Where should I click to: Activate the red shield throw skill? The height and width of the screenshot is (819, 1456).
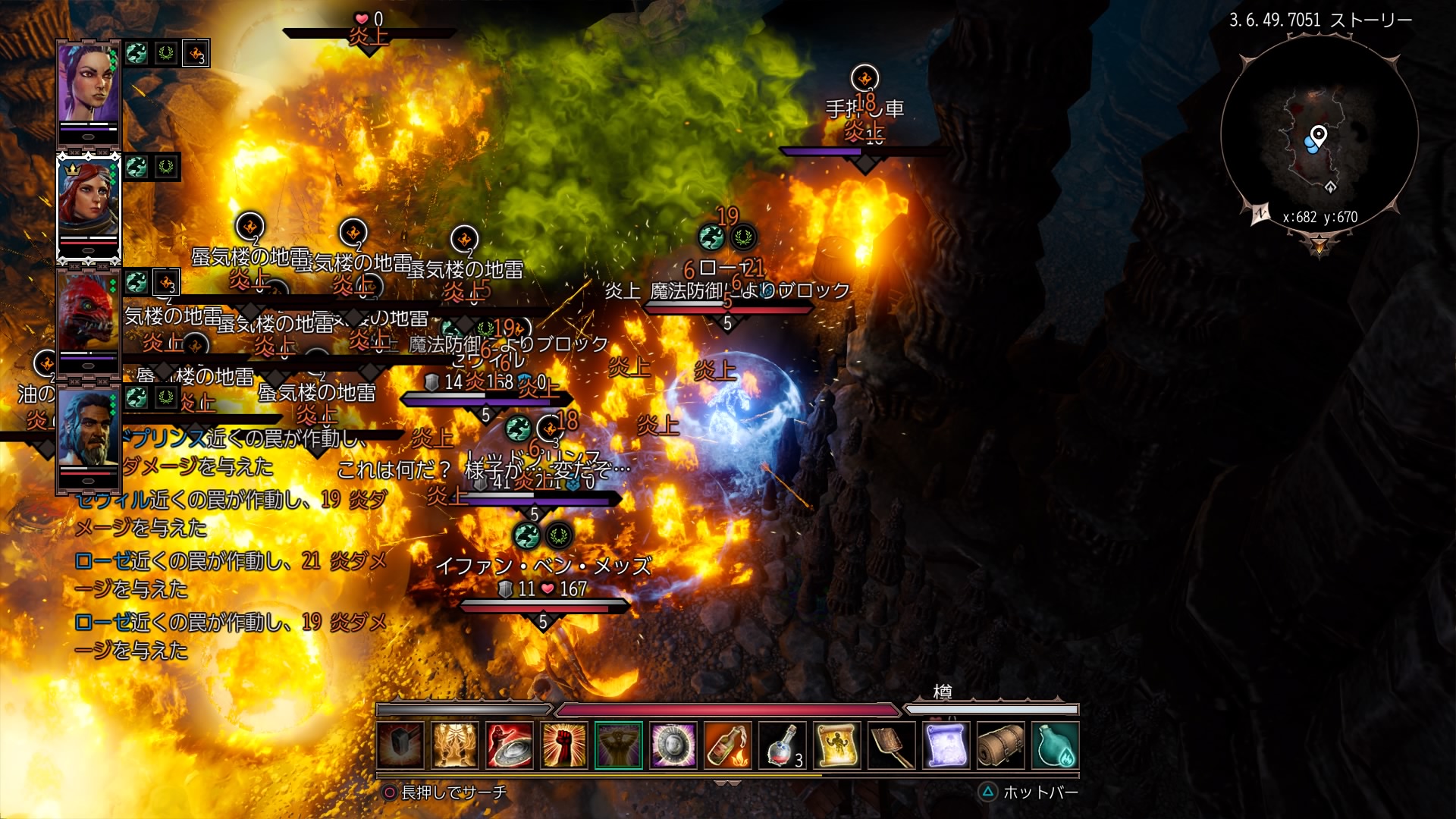pos(510,745)
